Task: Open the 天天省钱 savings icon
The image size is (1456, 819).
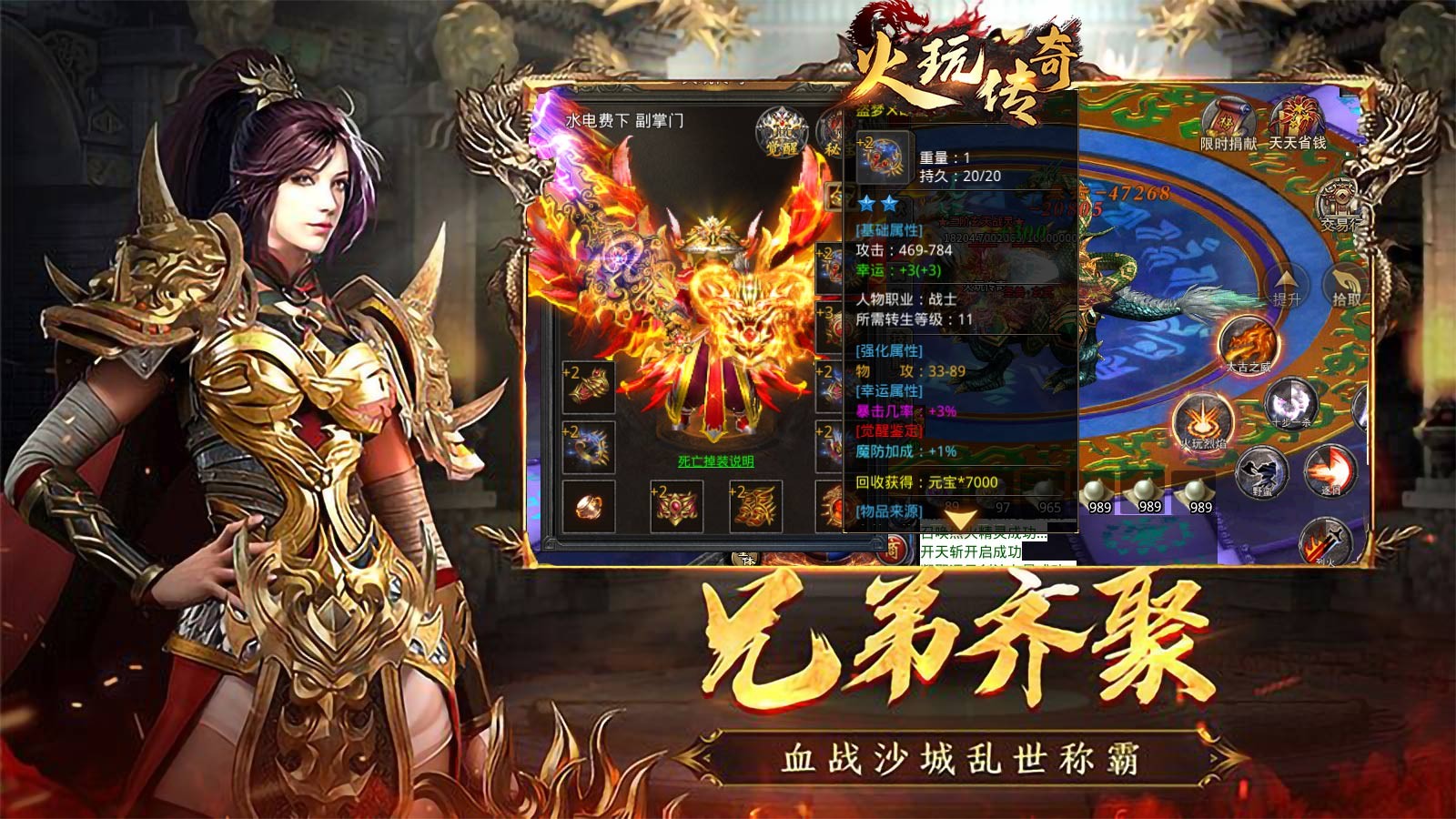Action: tap(1296, 115)
